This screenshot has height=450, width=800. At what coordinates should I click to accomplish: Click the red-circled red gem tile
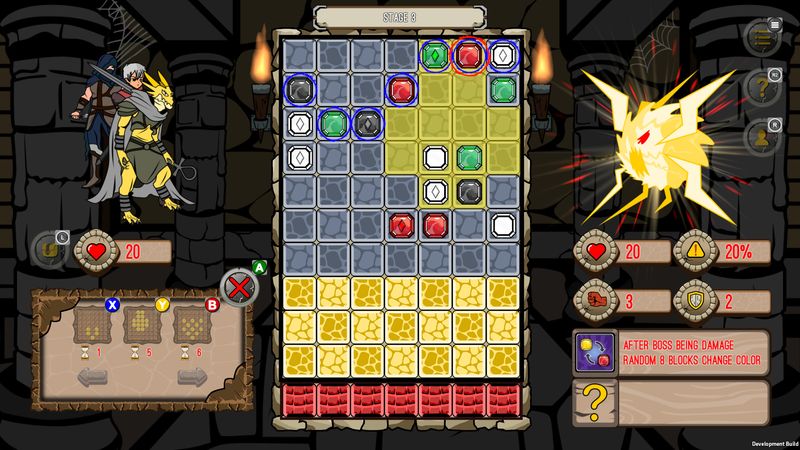coord(469,56)
